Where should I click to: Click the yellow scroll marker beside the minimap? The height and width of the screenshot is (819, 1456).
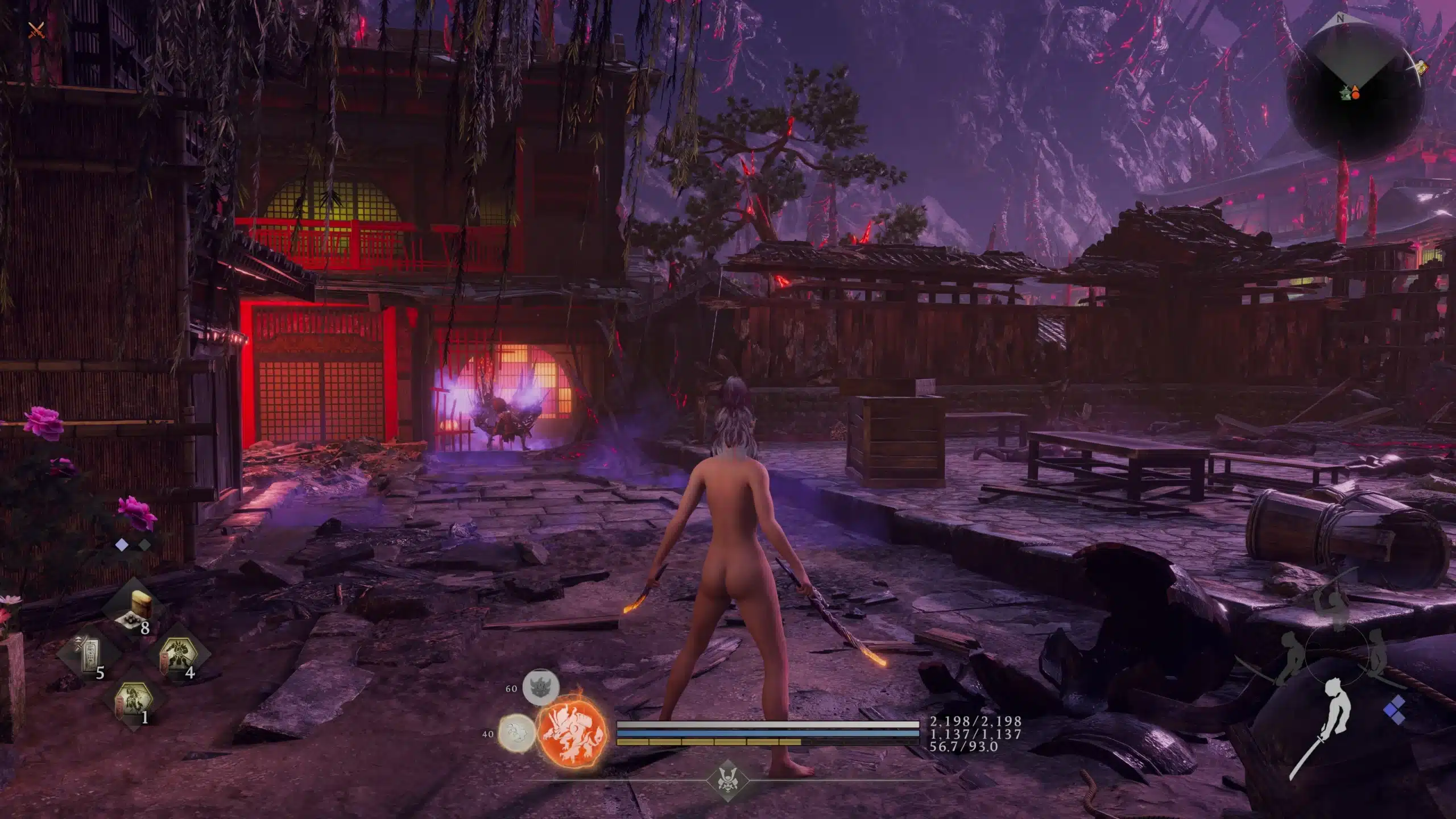coord(1422,67)
